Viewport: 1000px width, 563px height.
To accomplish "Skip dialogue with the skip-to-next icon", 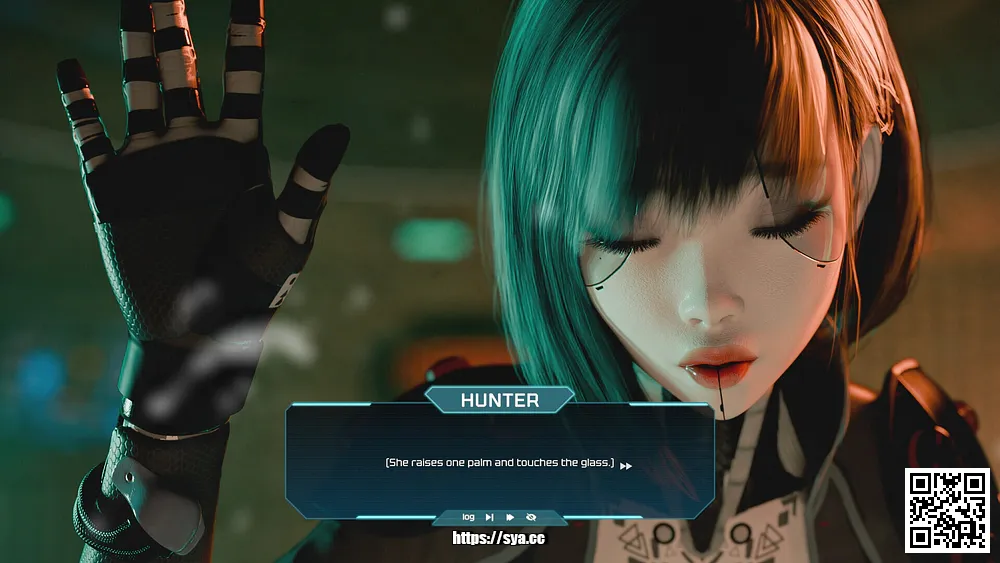I will point(489,517).
